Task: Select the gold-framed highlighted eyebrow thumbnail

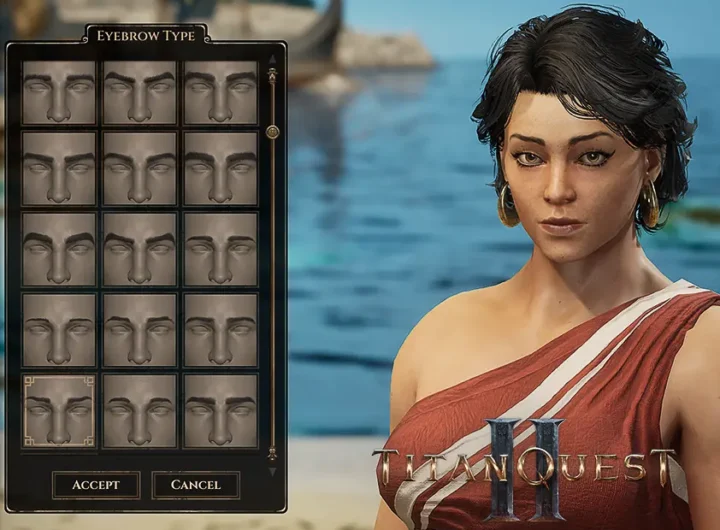Action: click(59, 410)
